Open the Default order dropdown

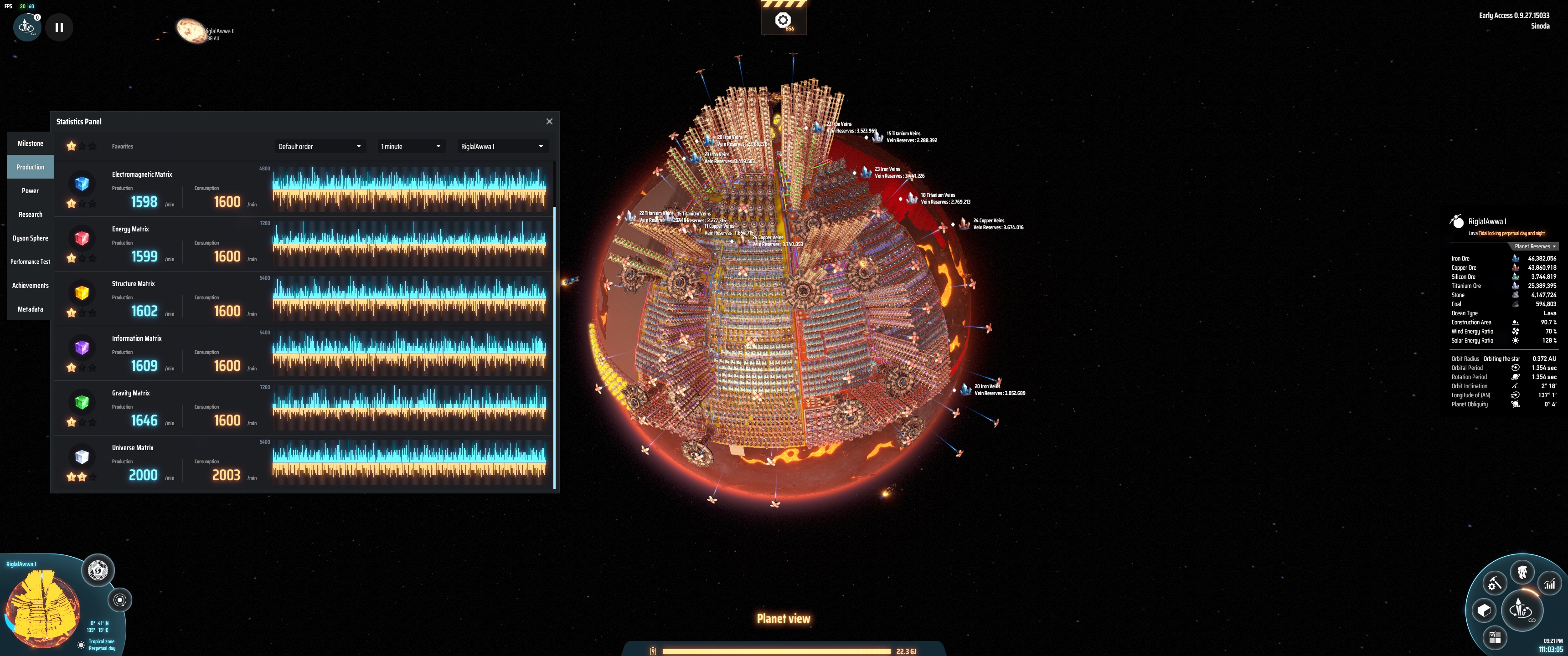(x=320, y=146)
